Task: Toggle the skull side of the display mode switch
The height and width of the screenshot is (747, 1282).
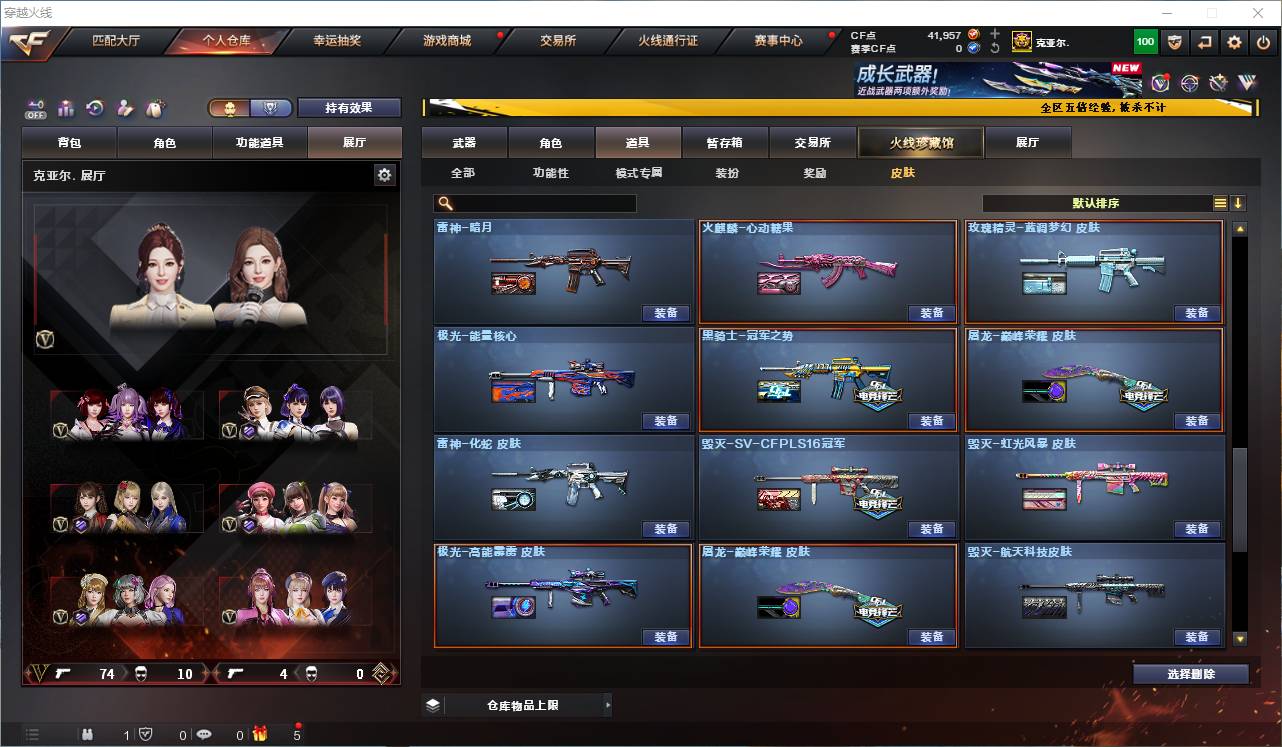Action: point(232,107)
